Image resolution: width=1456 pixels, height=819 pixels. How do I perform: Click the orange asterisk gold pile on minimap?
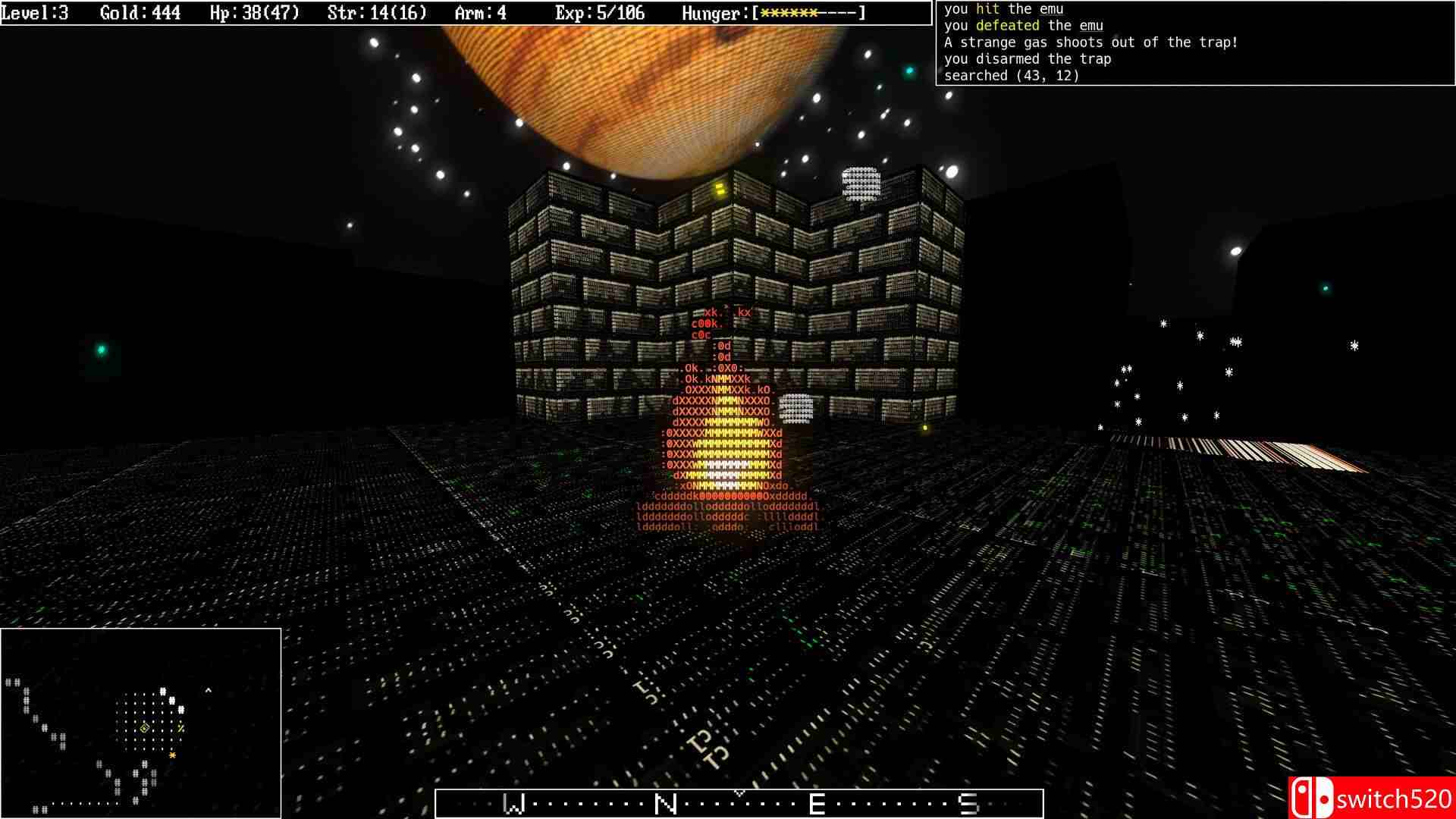(173, 755)
